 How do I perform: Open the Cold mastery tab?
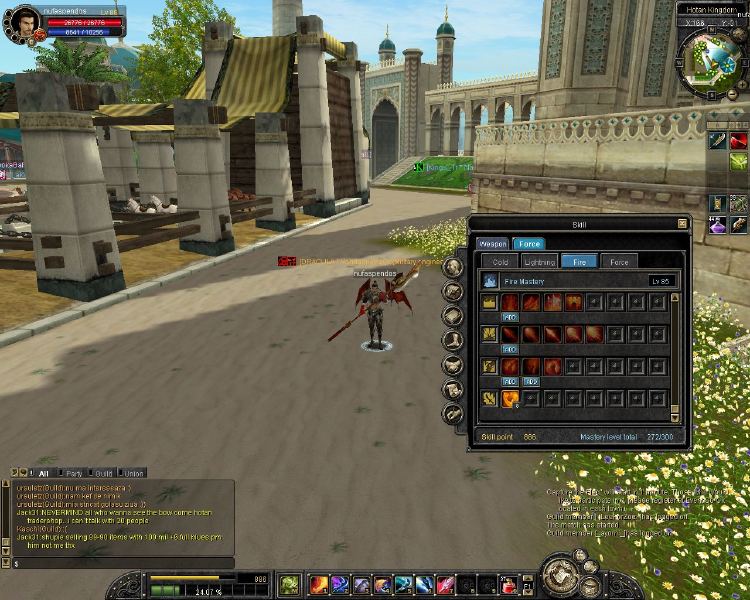[x=500, y=261]
